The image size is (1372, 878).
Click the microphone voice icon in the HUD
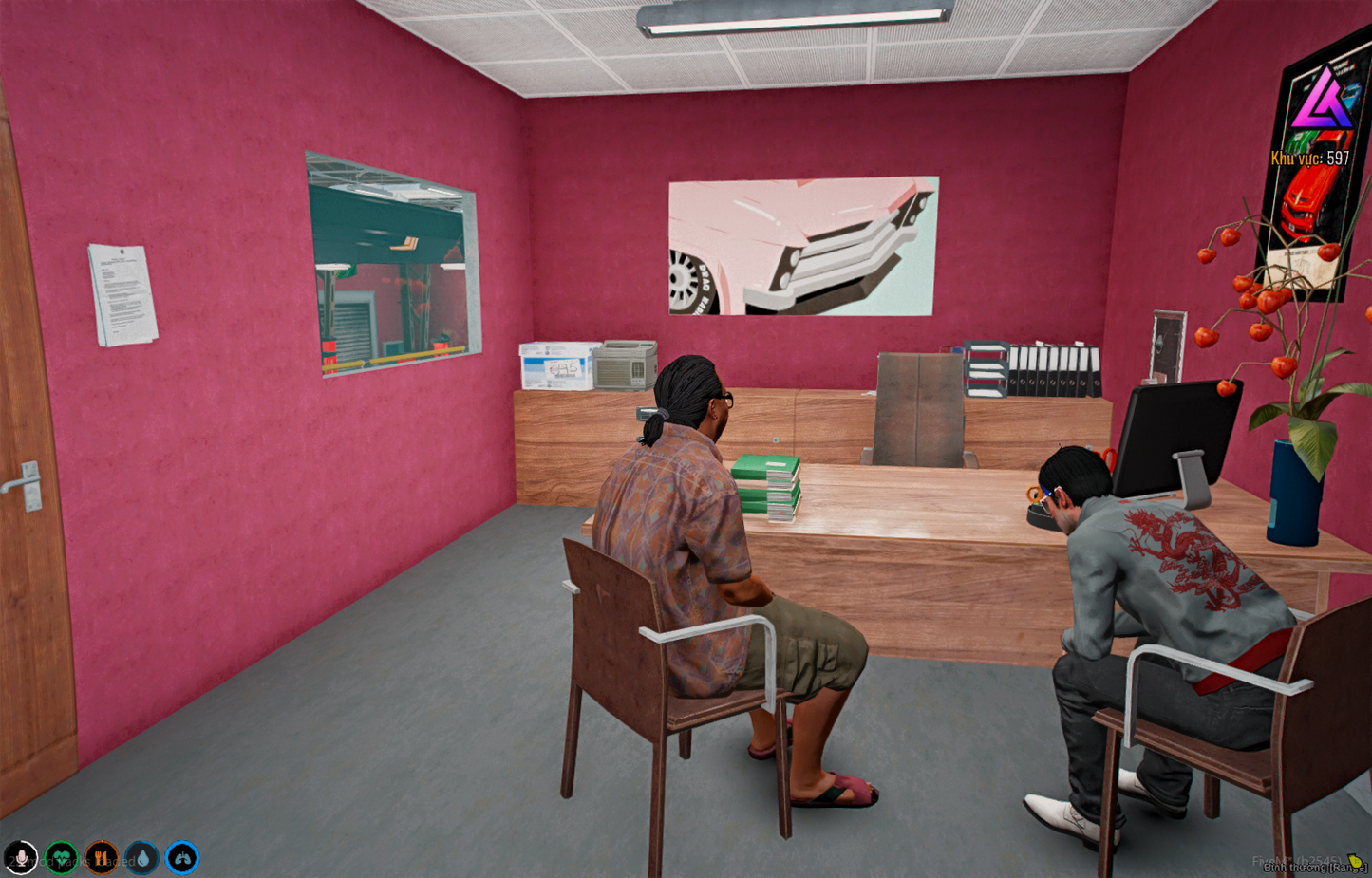(21, 857)
